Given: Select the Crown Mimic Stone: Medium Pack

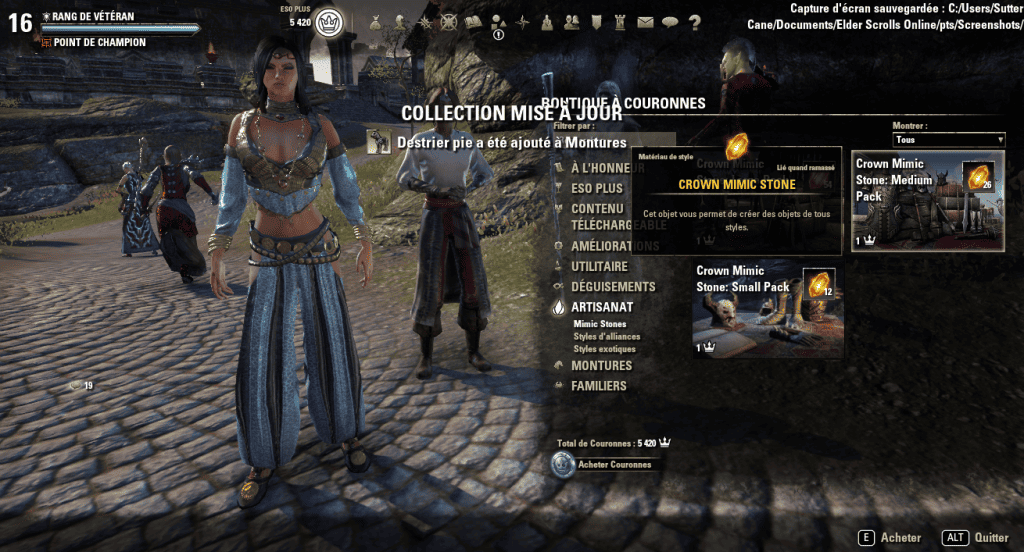Looking at the screenshot, I should click(927, 200).
